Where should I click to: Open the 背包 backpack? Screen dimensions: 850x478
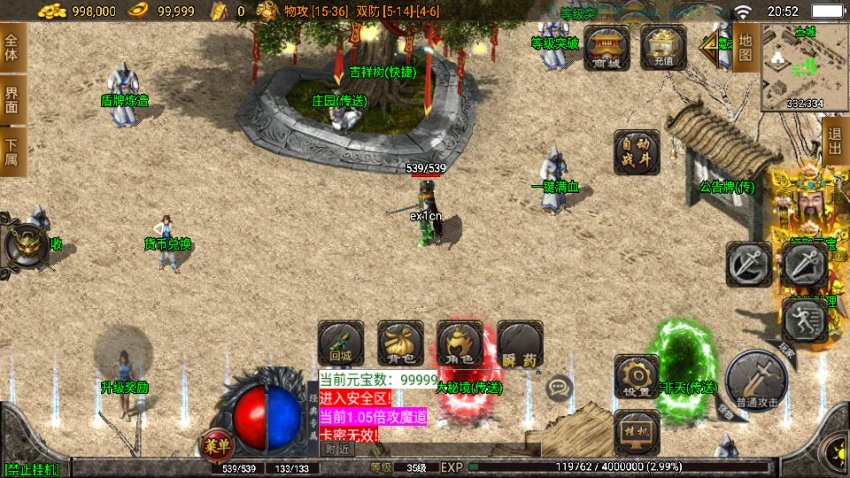(x=400, y=343)
